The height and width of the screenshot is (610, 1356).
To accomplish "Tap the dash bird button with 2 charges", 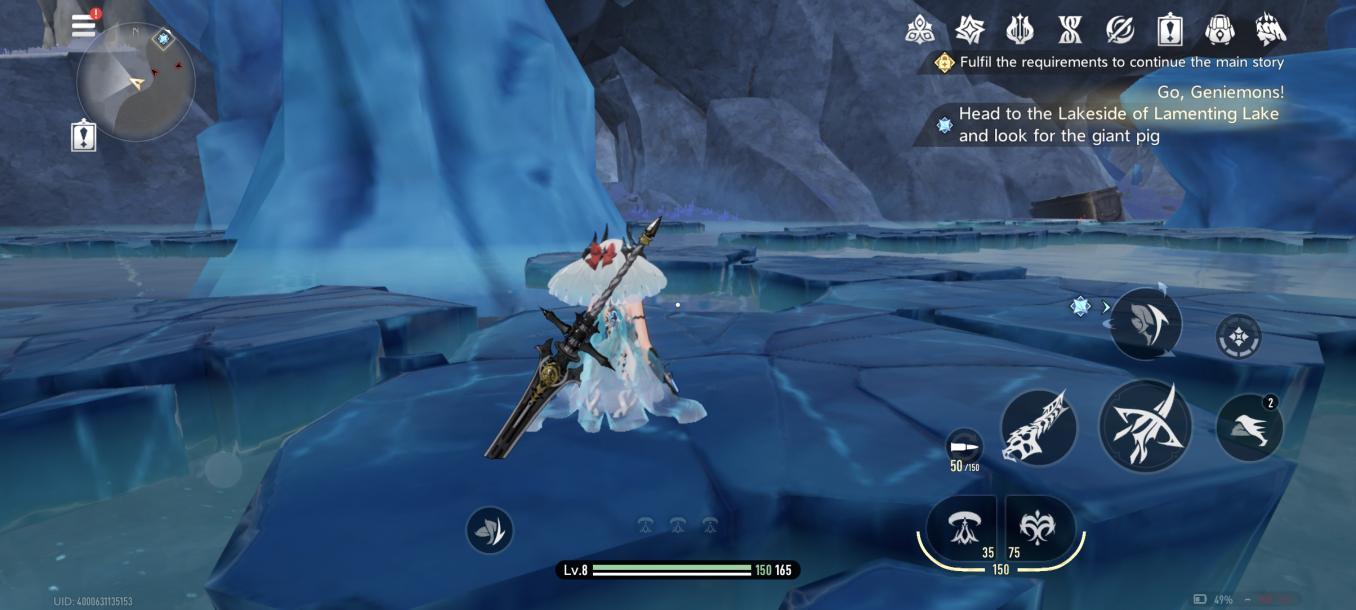I will pyautogui.click(x=1249, y=428).
